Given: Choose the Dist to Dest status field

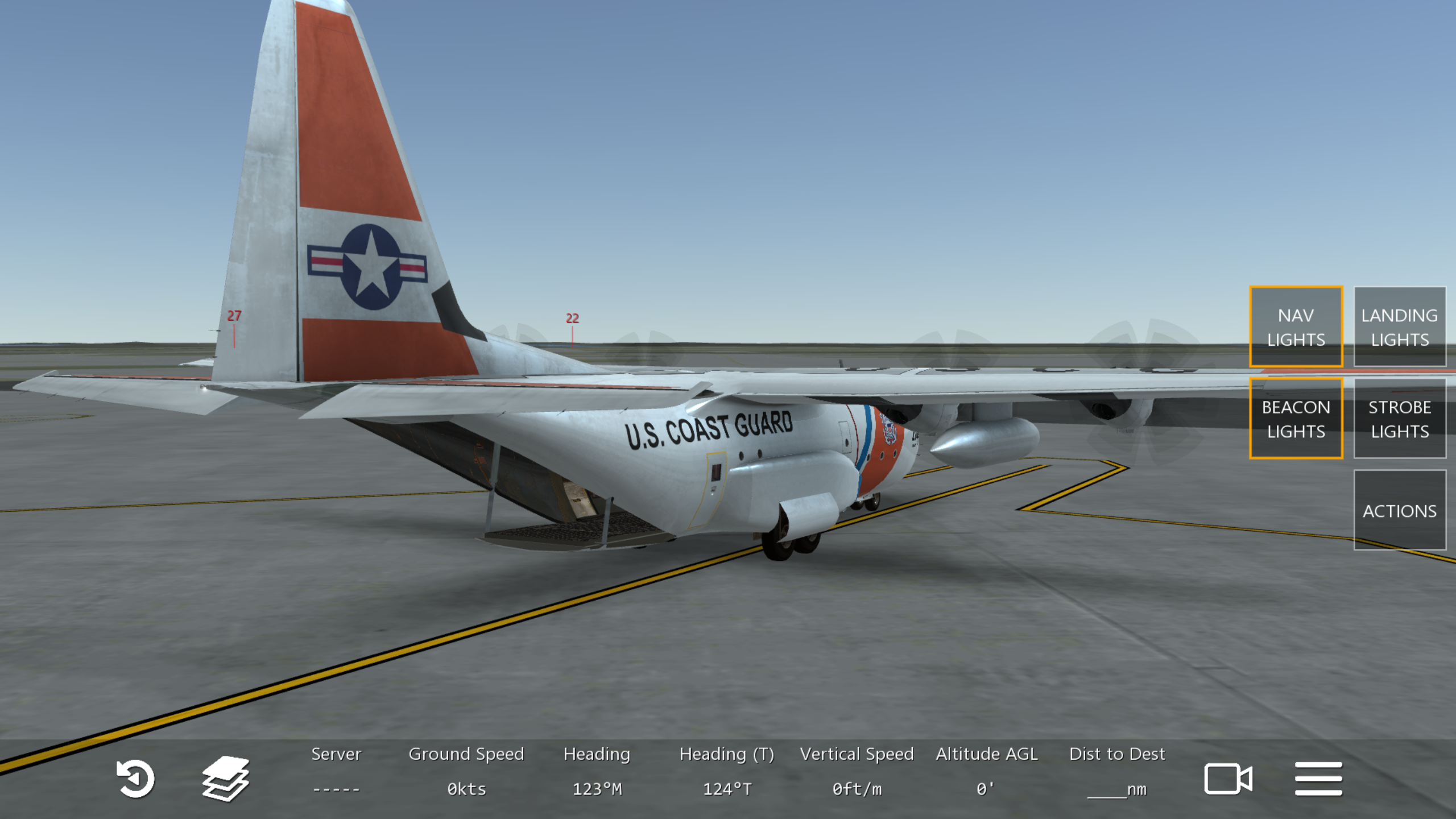Looking at the screenshot, I should 1116,771.
